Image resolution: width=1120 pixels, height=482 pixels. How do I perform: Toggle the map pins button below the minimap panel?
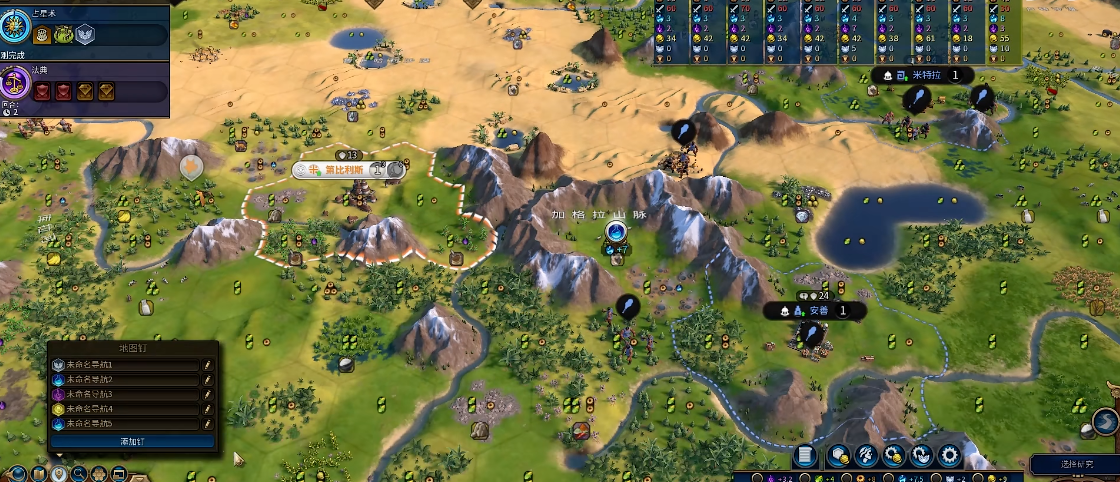(x=60, y=473)
